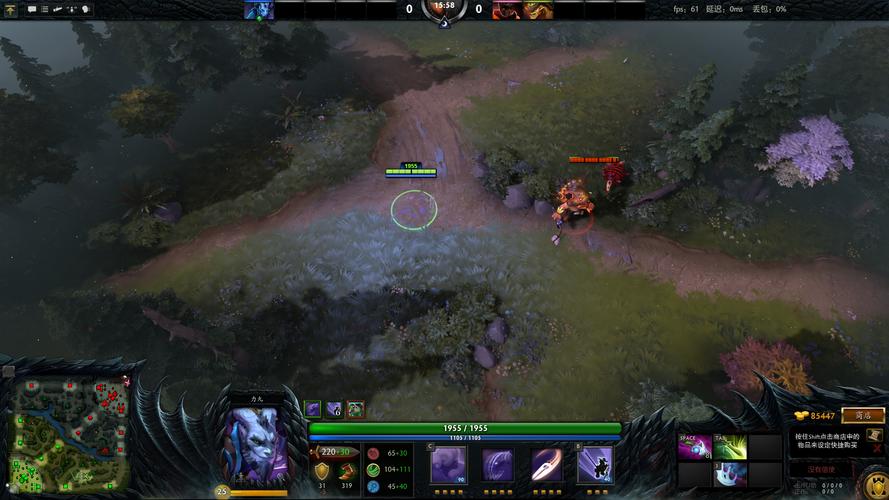Use the Blink Strike ability
This screenshot has height=500, width=889.
point(497,465)
